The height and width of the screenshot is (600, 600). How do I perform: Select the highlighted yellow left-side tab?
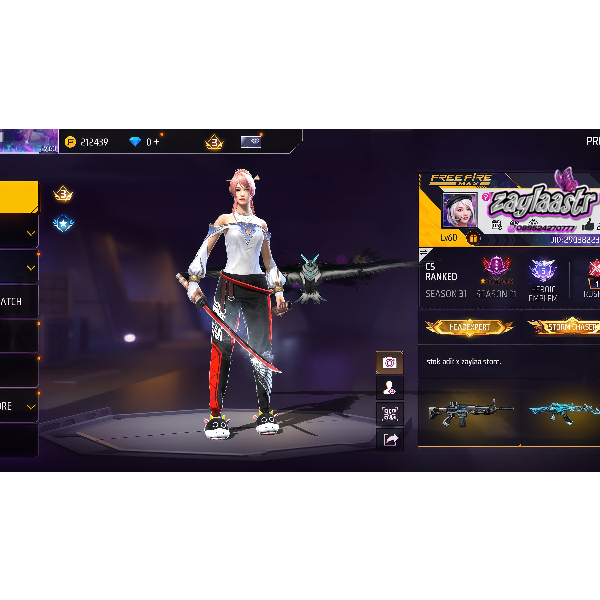click(18, 196)
